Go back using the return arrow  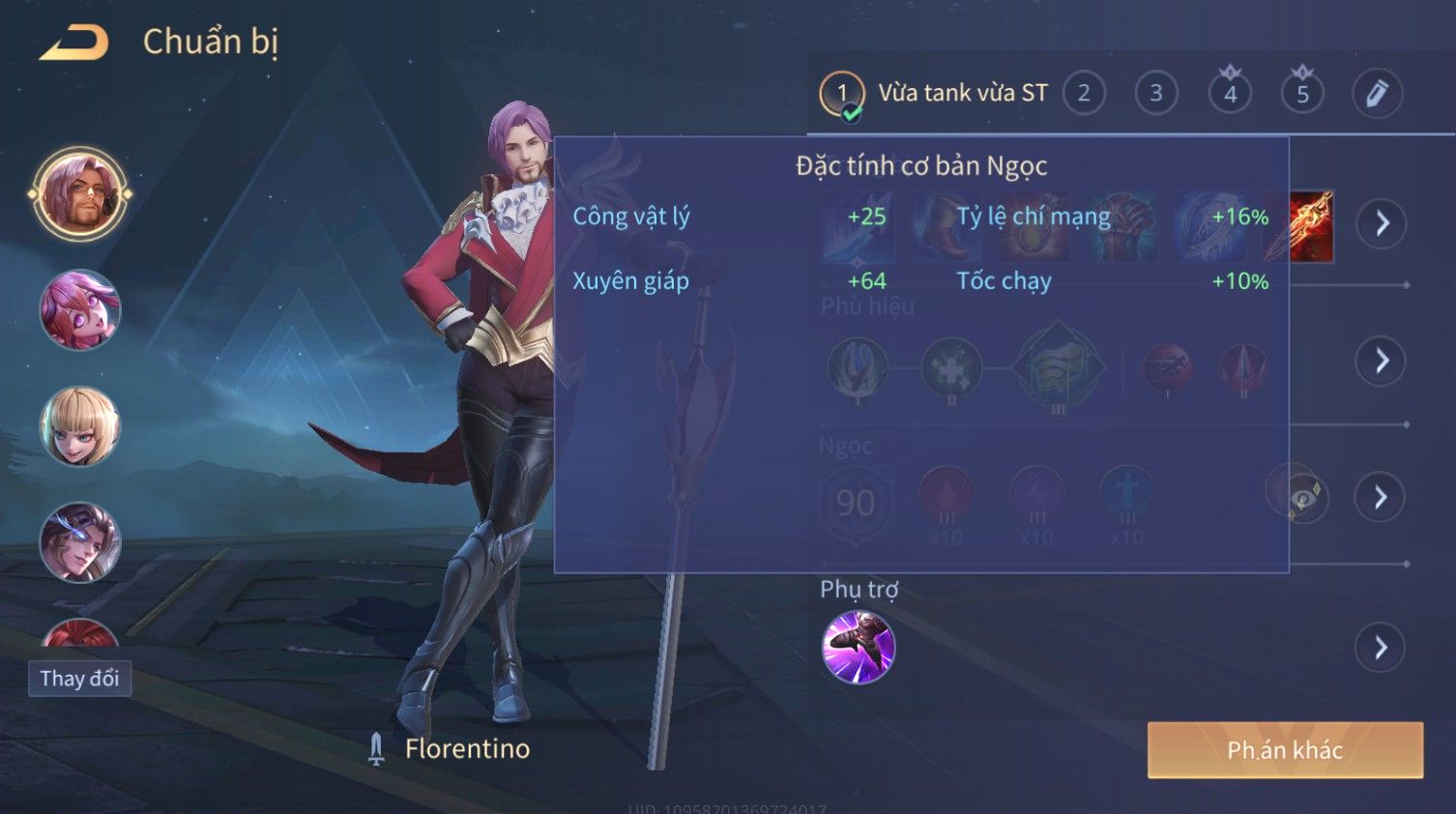tap(73, 44)
